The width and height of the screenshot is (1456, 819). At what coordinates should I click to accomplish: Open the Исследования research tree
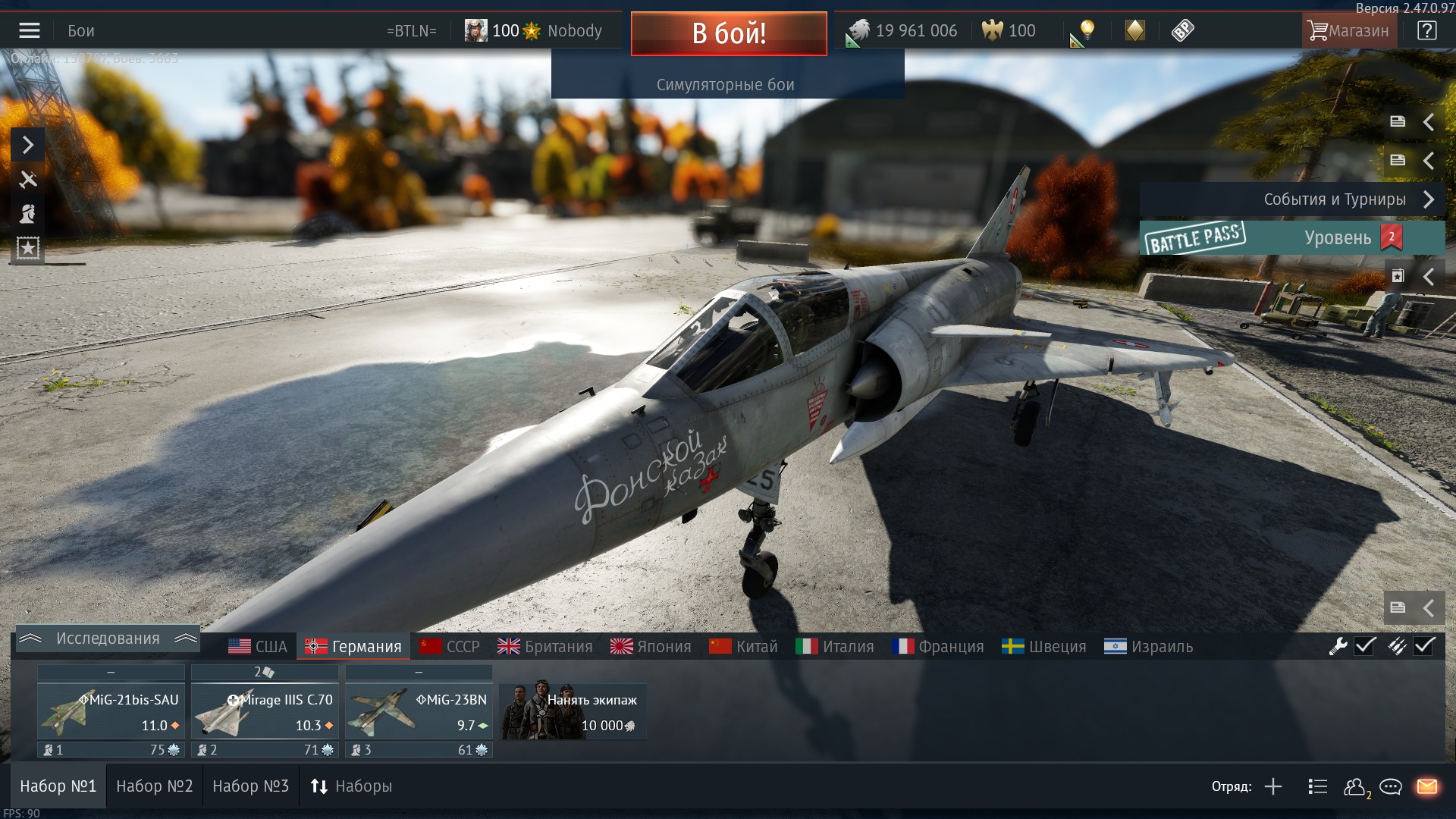pos(107,639)
